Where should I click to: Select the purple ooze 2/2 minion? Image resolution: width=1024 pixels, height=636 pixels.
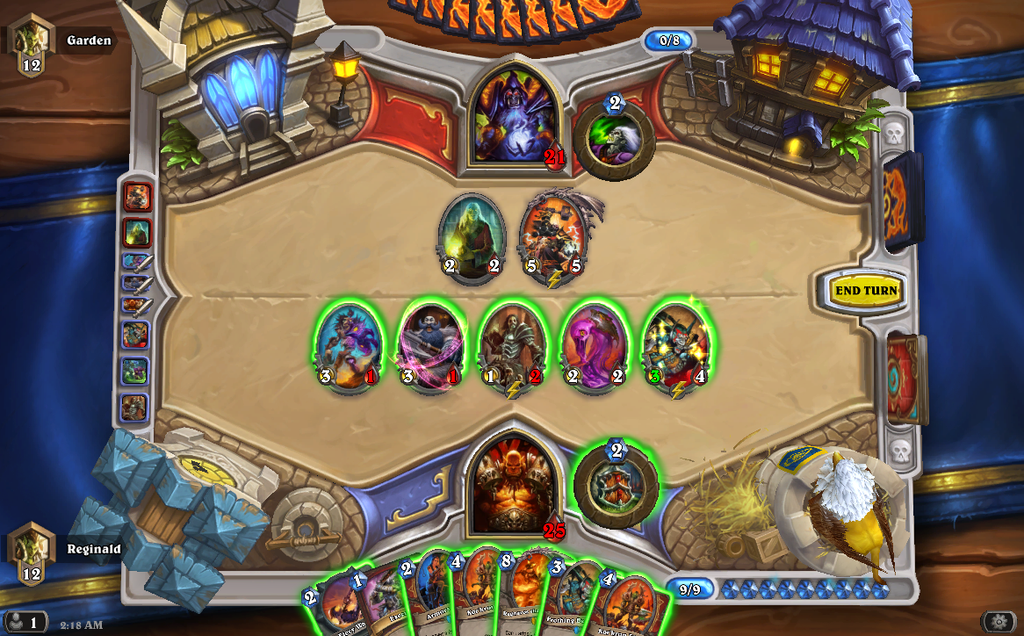click(594, 345)
